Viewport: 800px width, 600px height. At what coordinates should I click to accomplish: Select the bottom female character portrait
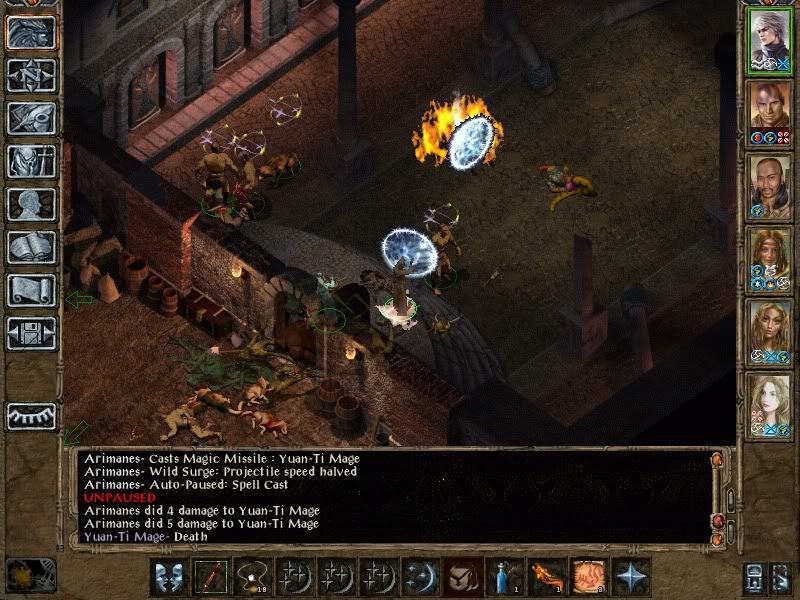click(x=770, y=403)
